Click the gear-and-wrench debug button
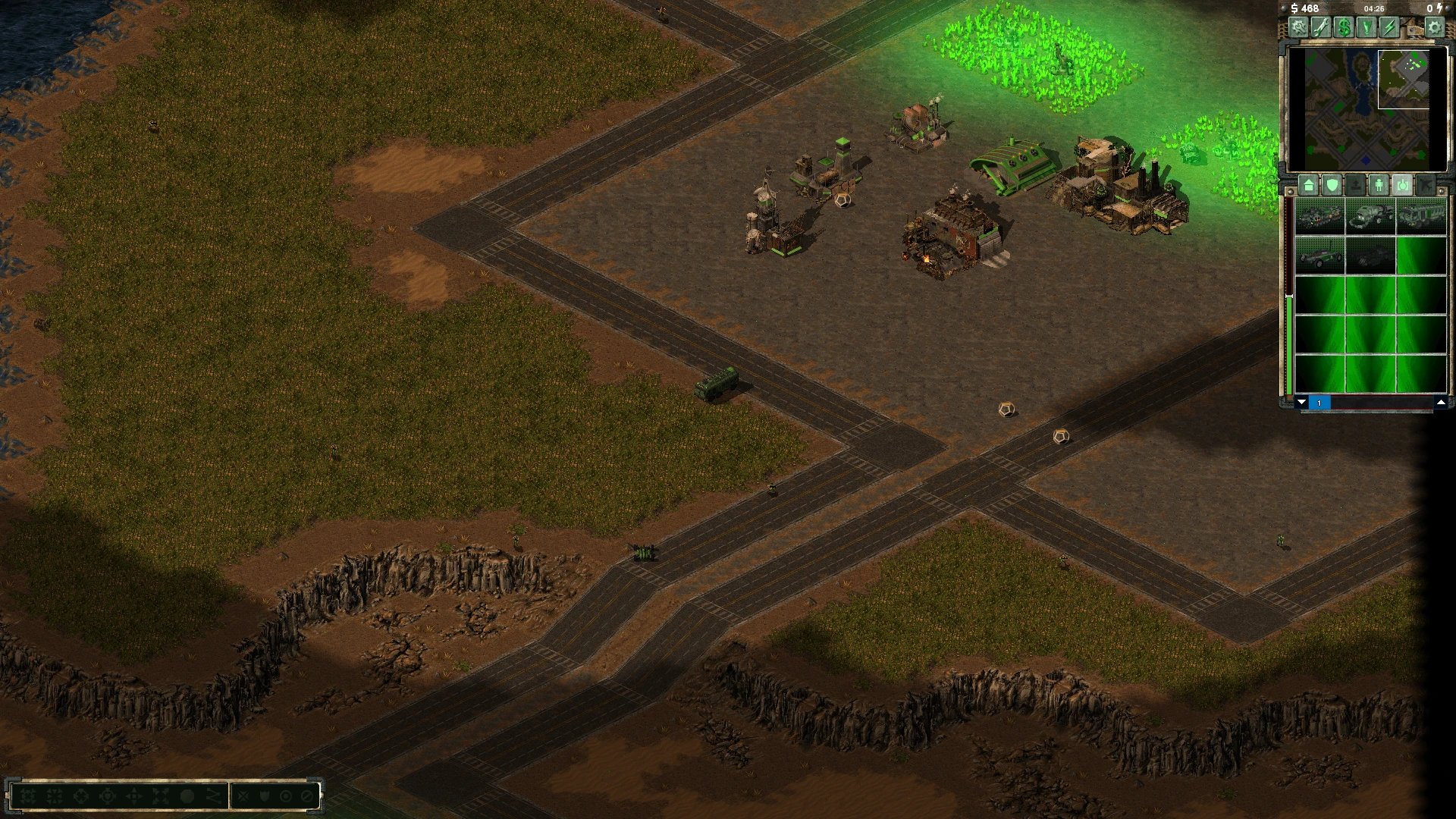The height and width of the screenshot is (819, 1456). 1299,27
